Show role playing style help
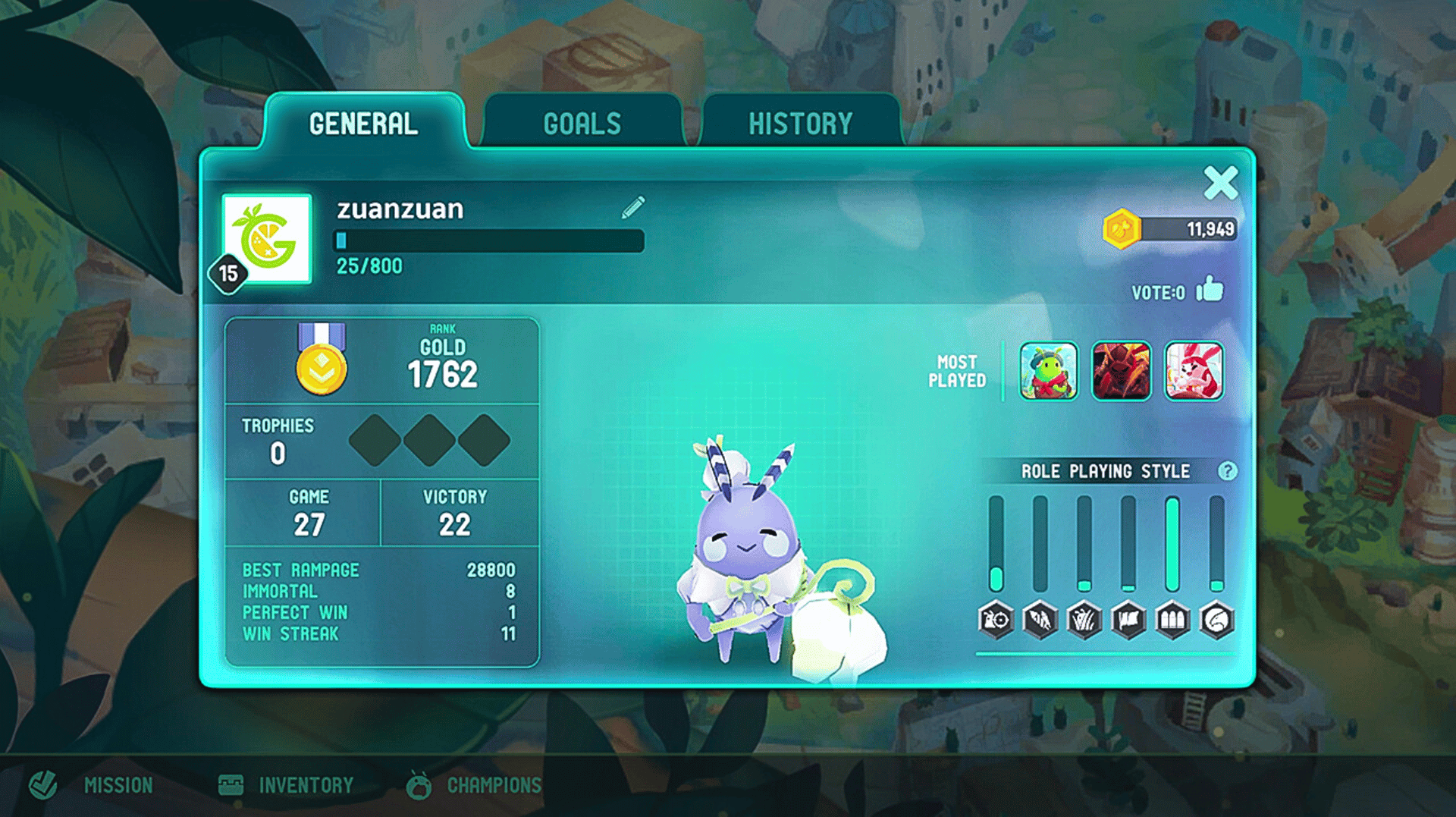The width and height of the screenshot is (1456, 817). coord(1227,471)
